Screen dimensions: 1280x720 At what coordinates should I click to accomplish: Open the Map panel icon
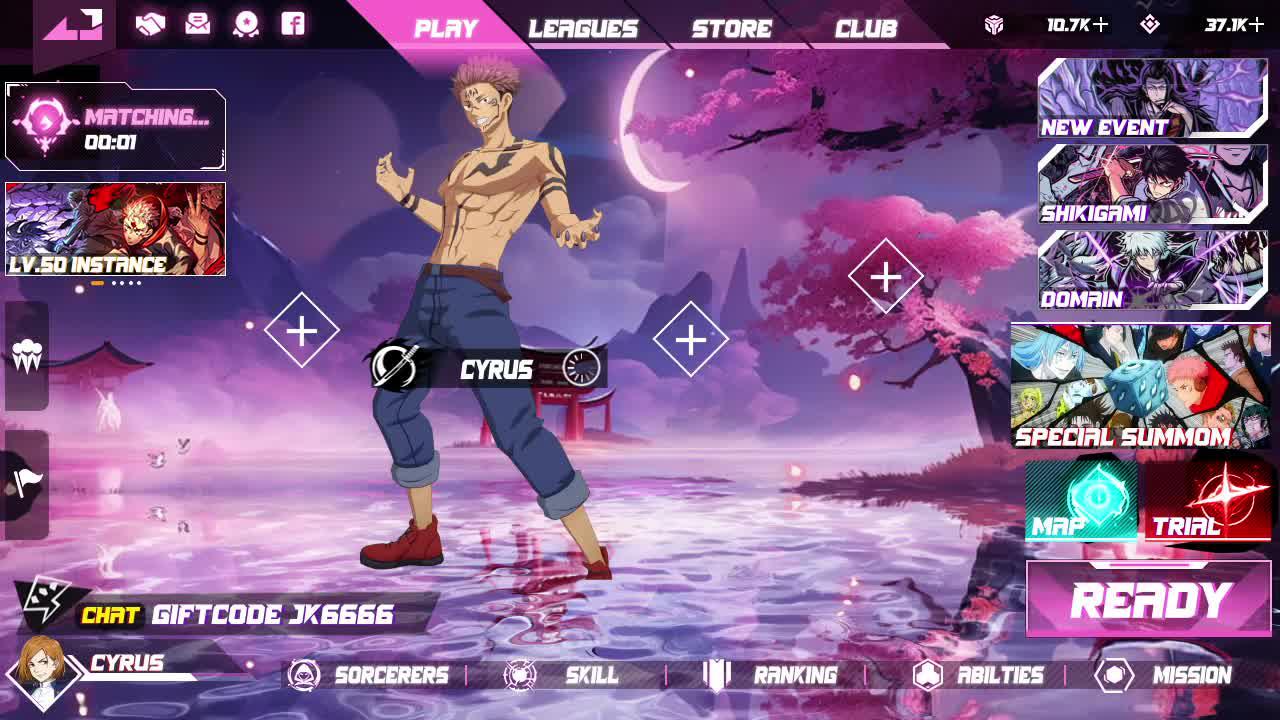pyautogui.click(x=1081, y=500)
